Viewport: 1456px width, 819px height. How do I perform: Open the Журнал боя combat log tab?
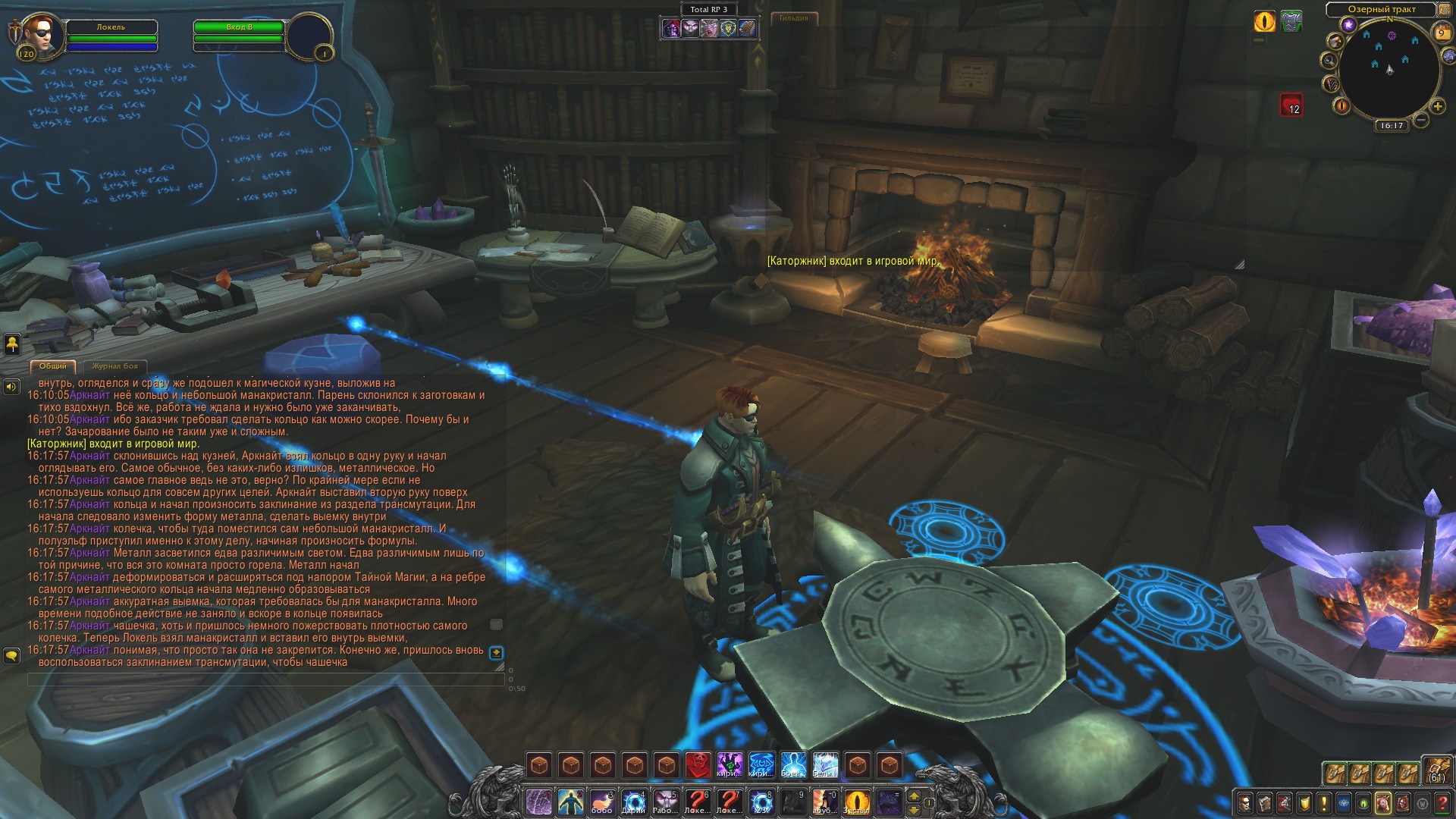point(115,366)
